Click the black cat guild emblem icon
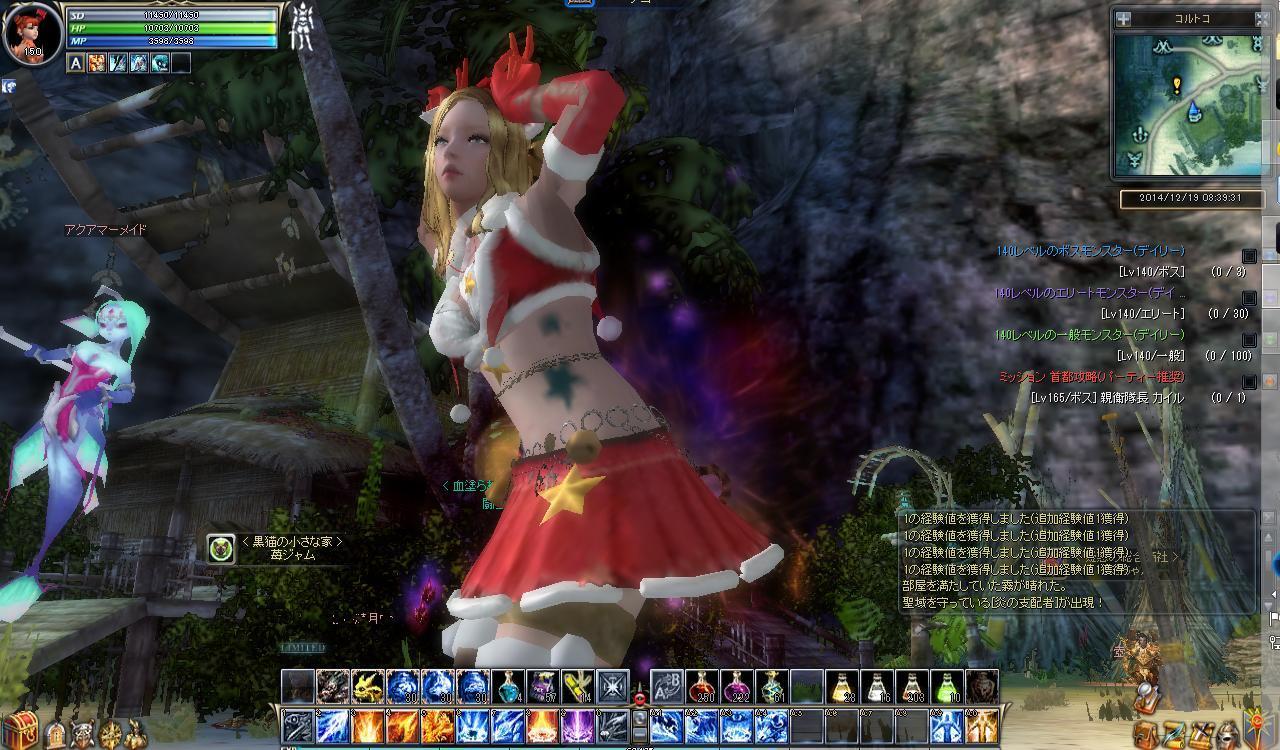 pyautogui.click(x=221, y=548)
